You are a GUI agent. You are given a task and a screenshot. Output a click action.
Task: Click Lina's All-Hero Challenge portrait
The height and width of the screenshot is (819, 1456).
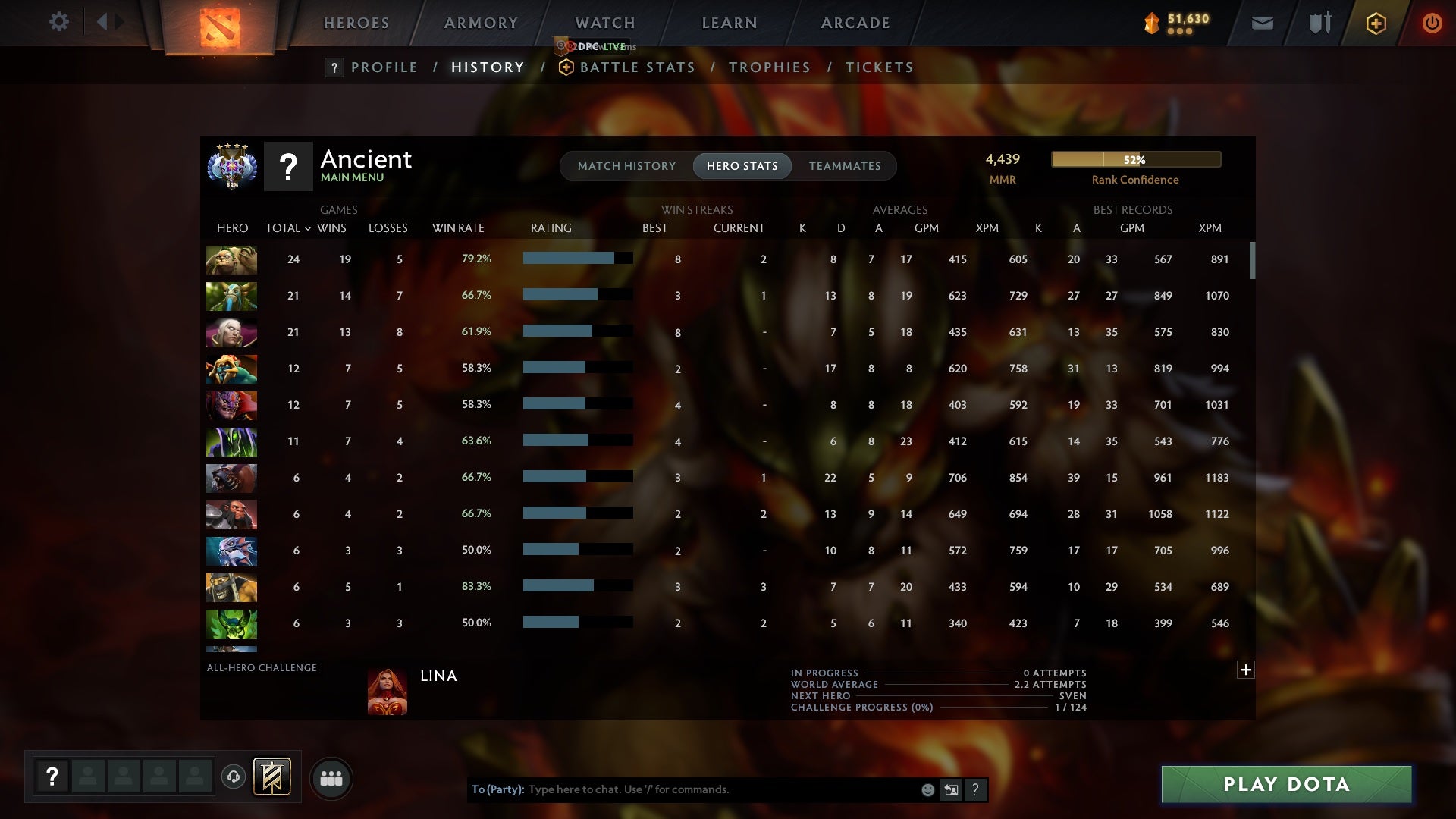pos(388,691)
